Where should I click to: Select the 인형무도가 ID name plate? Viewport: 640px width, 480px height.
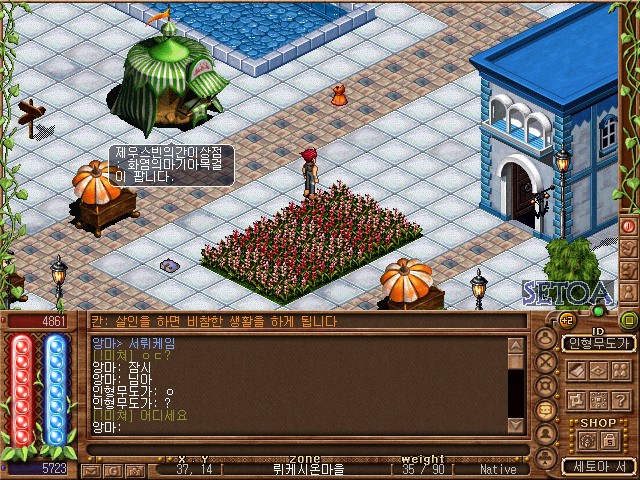click(598, 343)
